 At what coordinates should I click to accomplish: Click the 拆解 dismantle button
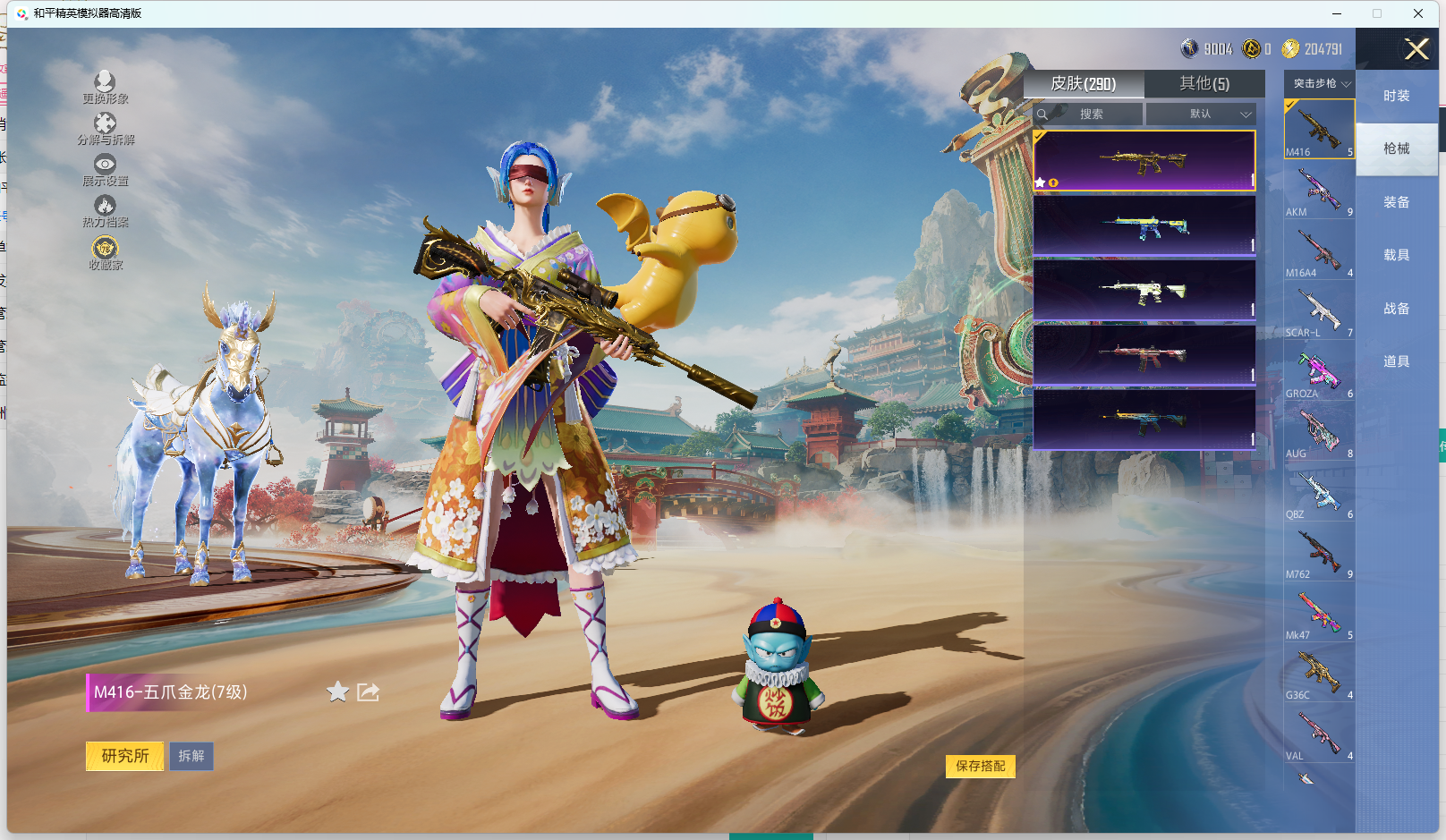click(191, 756)
